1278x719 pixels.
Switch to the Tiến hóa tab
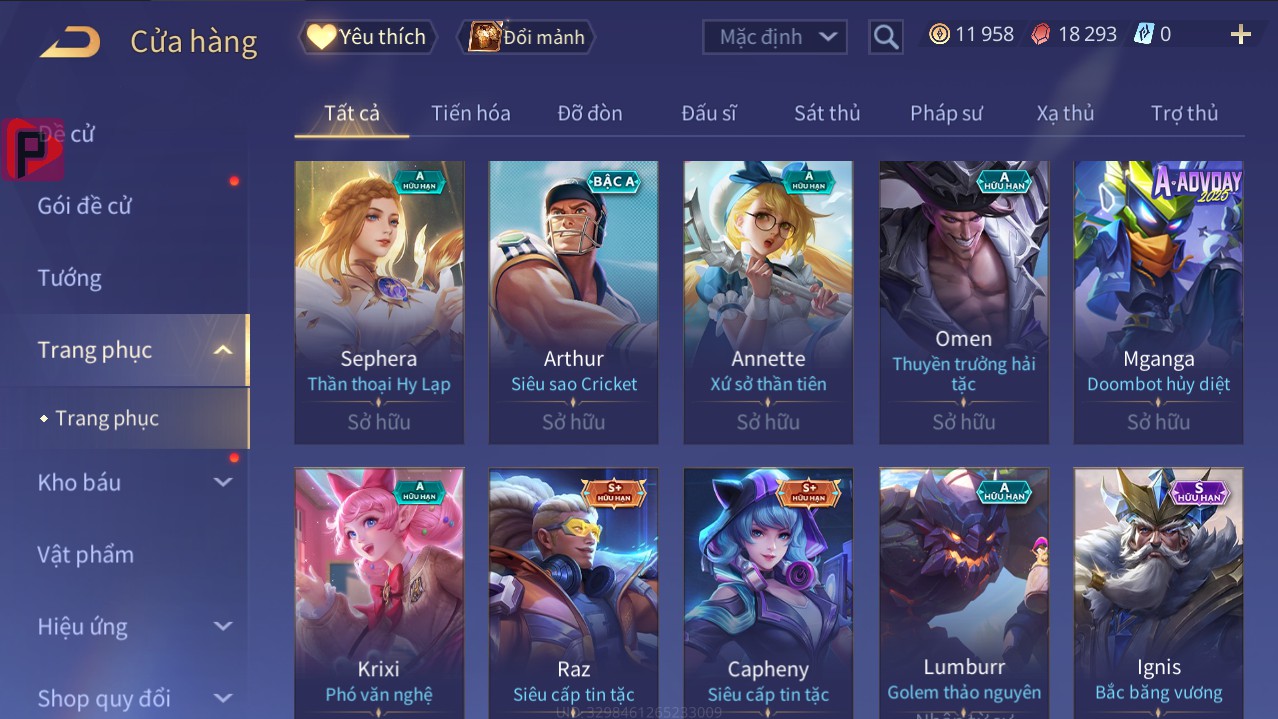click(471, 113)
